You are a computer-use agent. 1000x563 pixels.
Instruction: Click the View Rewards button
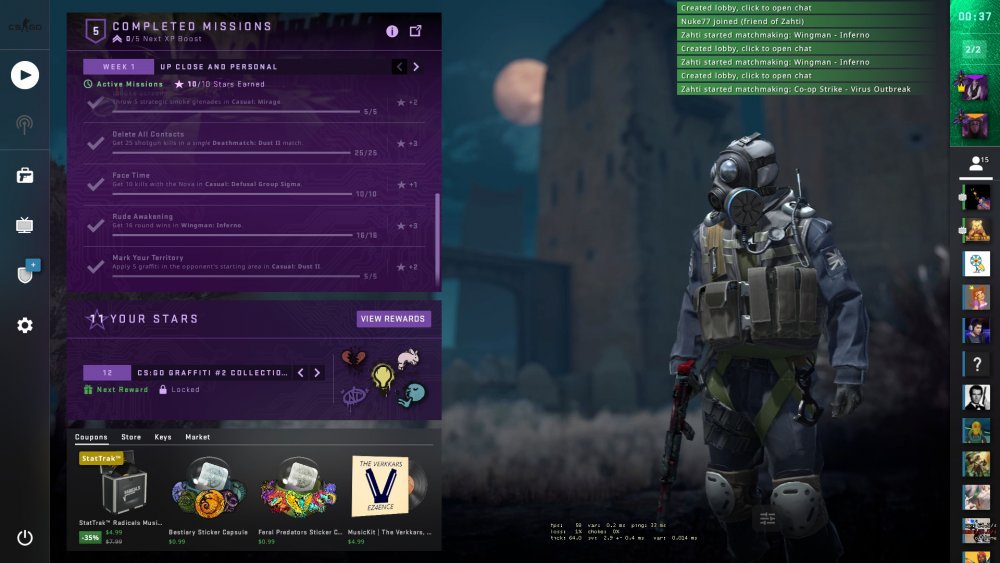394,319
